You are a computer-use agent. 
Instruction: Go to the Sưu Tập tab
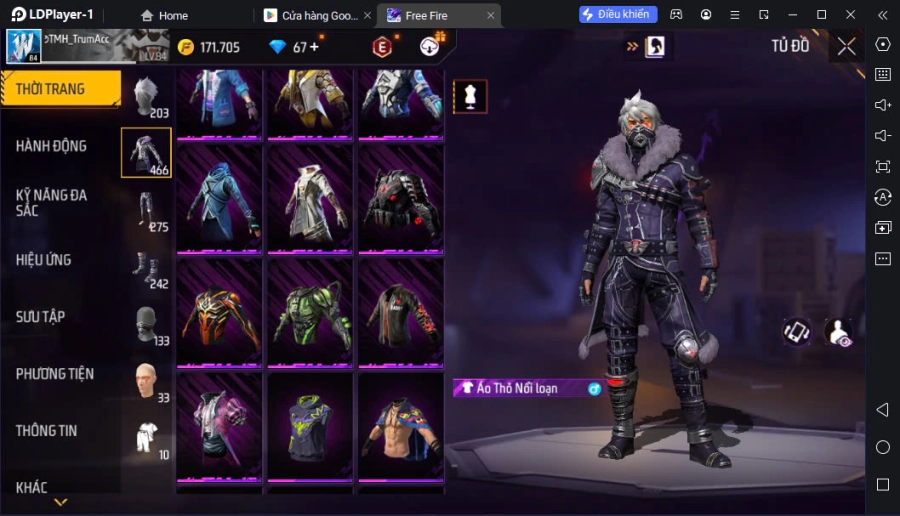pyautogui.click(x=41, y=317)
